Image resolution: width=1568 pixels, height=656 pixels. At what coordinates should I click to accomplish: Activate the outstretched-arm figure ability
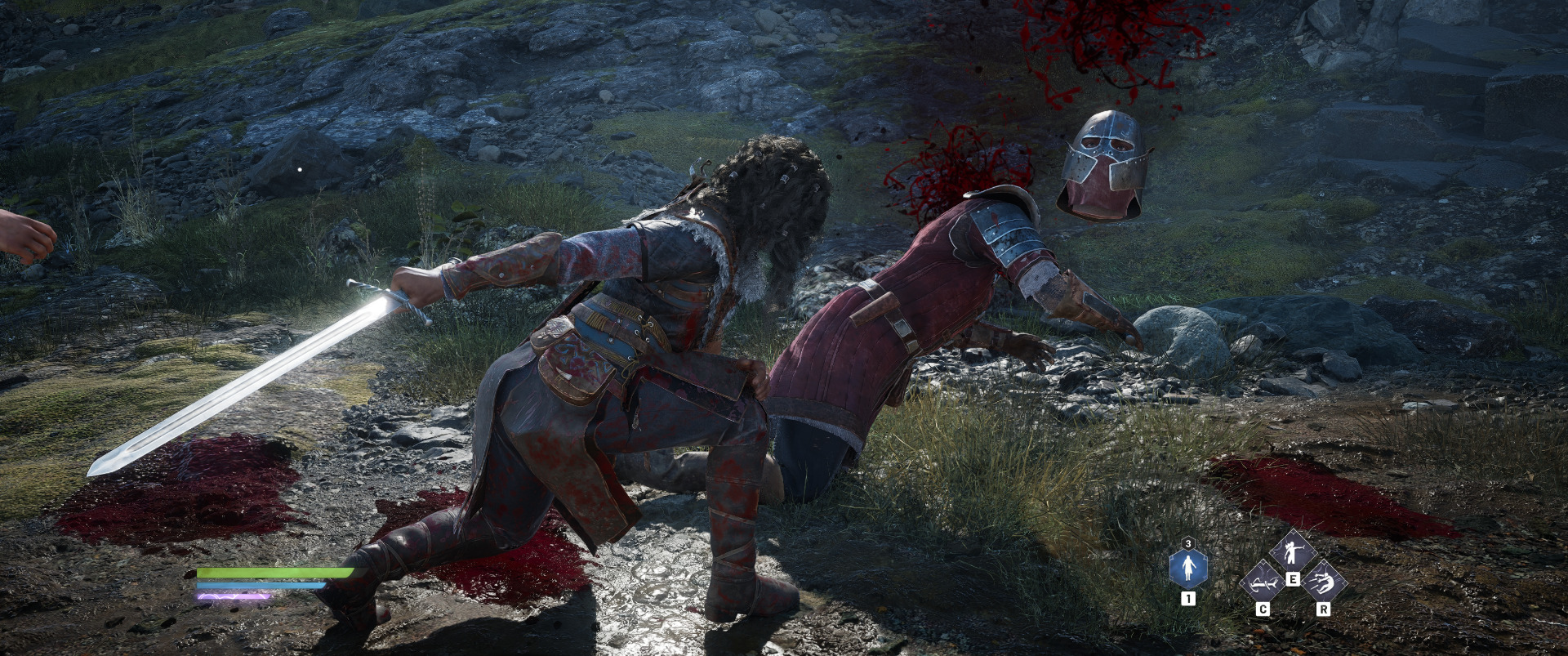pyautogui.click(x=1292, y=553)
